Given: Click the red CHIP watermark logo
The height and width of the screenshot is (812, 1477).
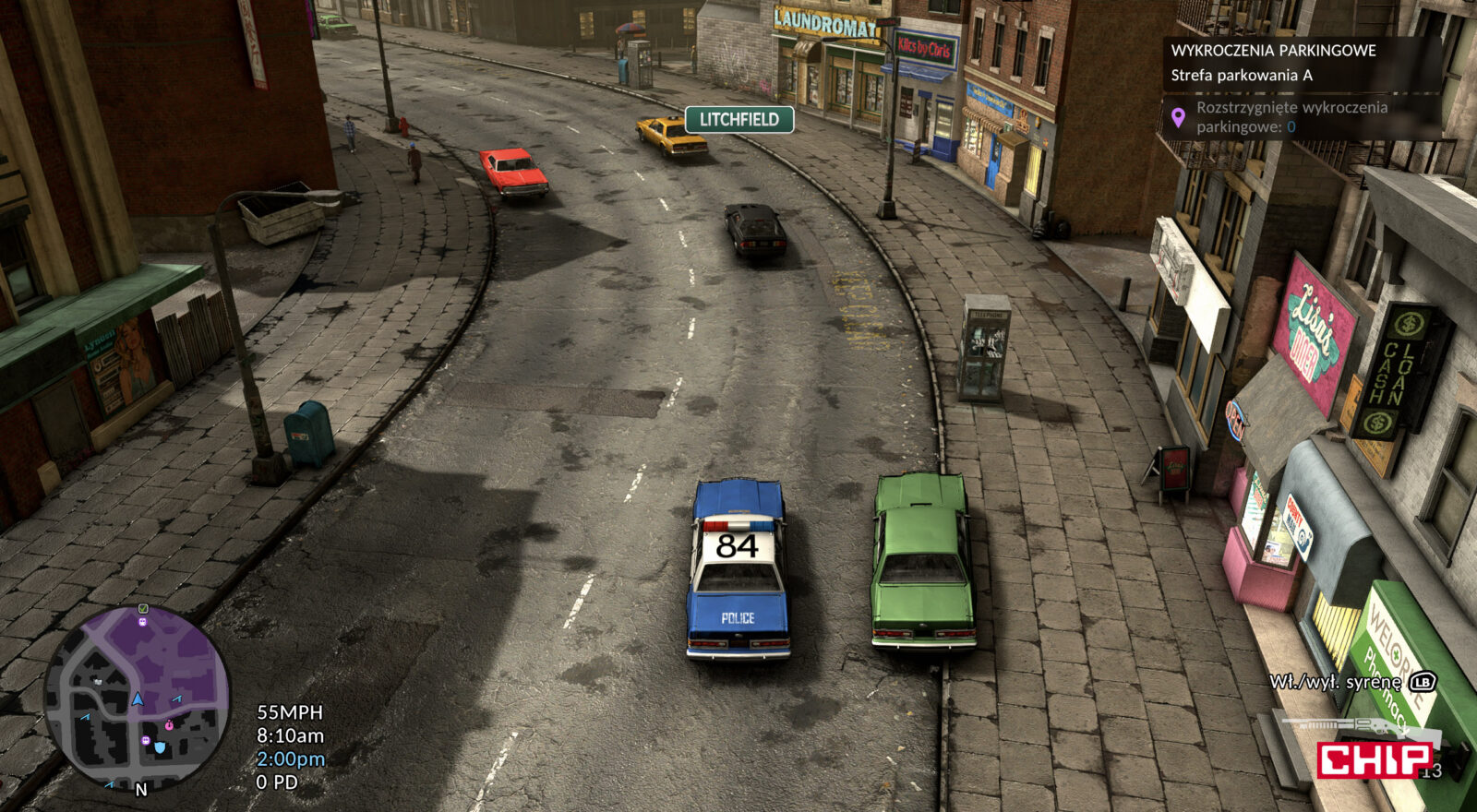Looking at the screenshot, I should tap(1374, 759).
